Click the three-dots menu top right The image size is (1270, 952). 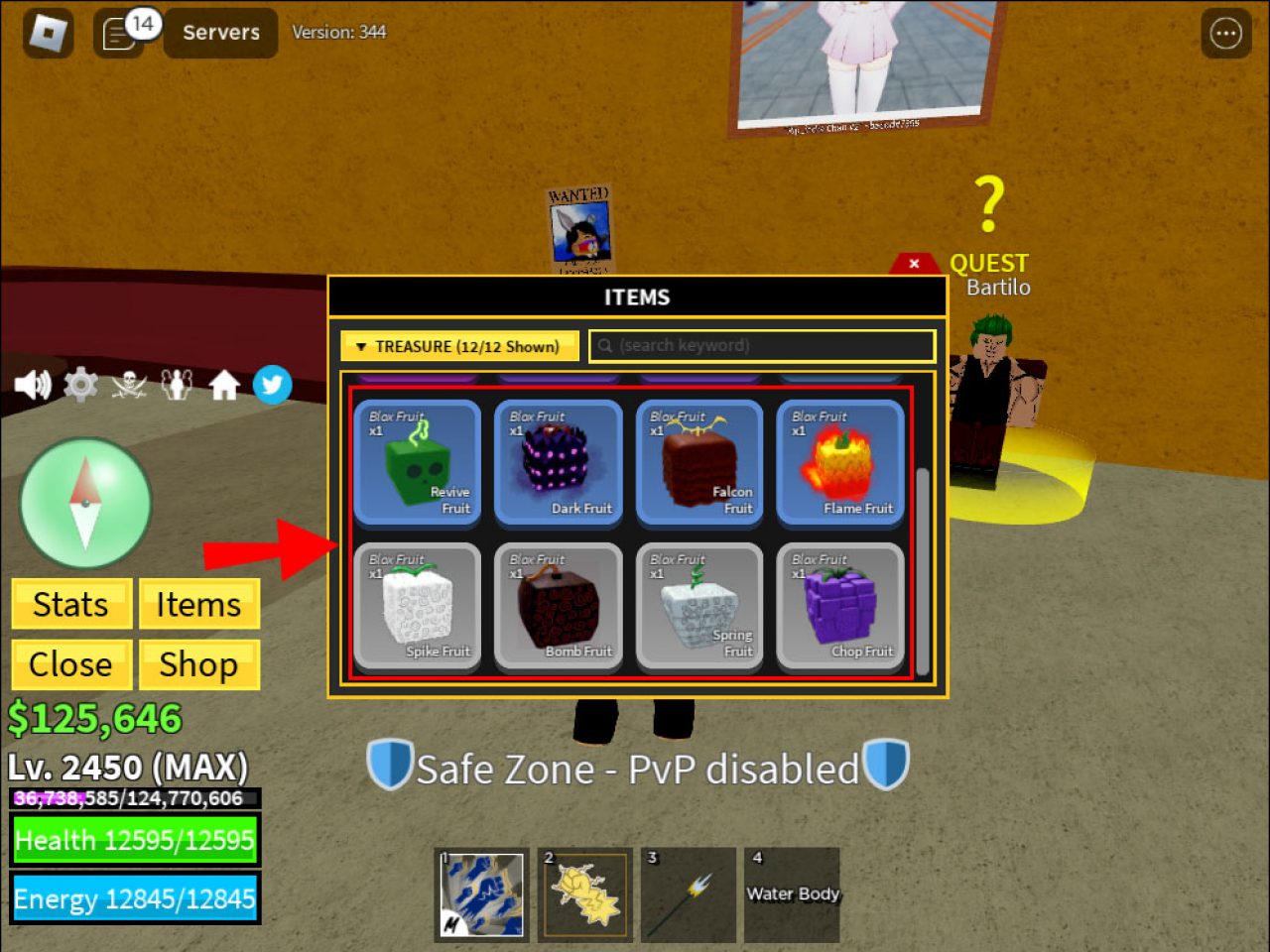pyautogui.click(x=1225, y=33)
